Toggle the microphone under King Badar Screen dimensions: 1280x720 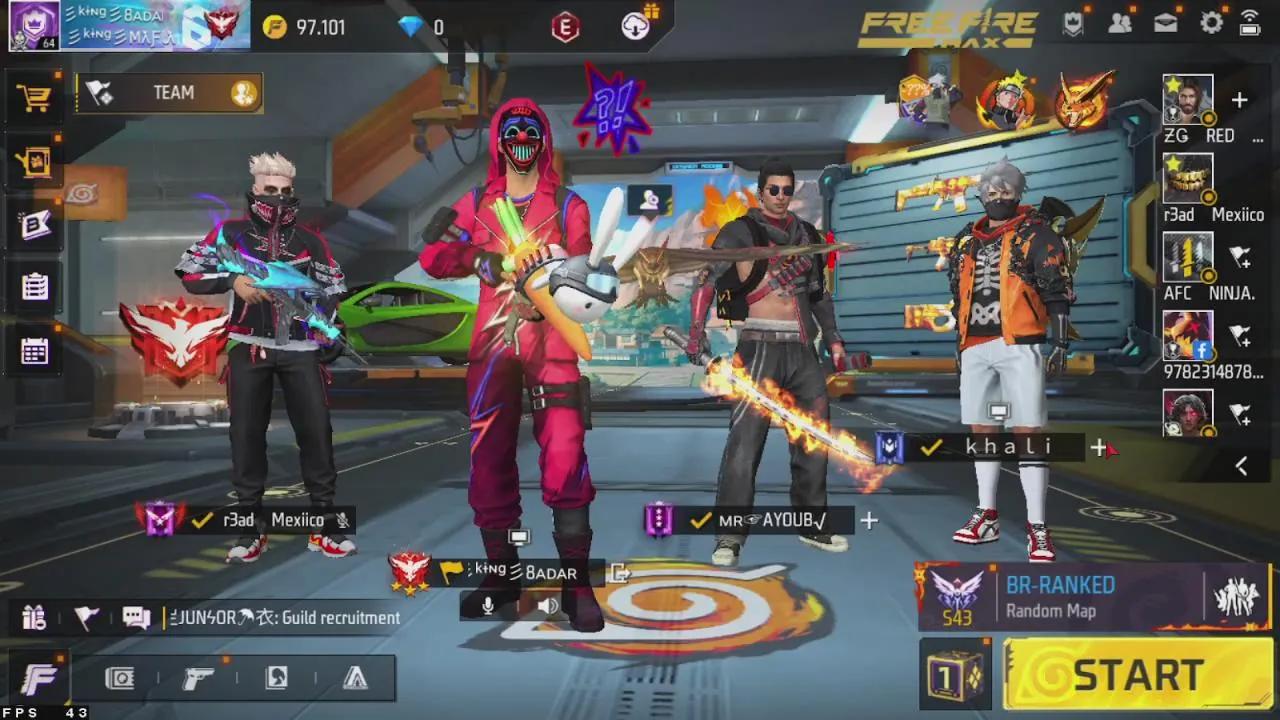coord(488,605)
